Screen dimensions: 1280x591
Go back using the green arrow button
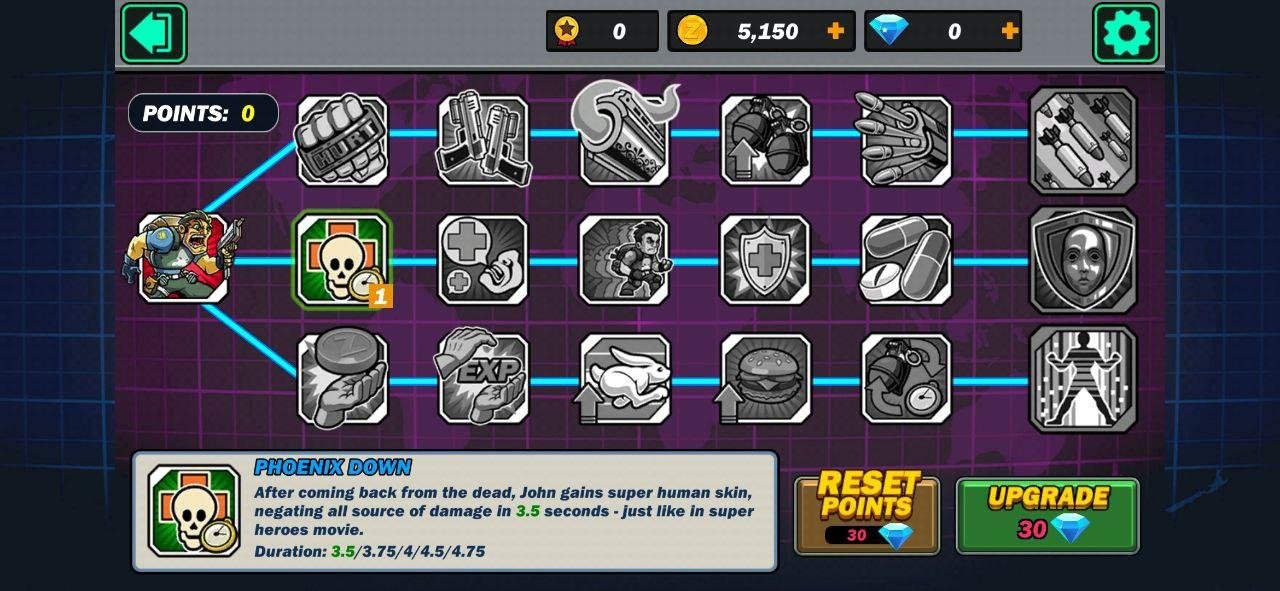(153, 33)
